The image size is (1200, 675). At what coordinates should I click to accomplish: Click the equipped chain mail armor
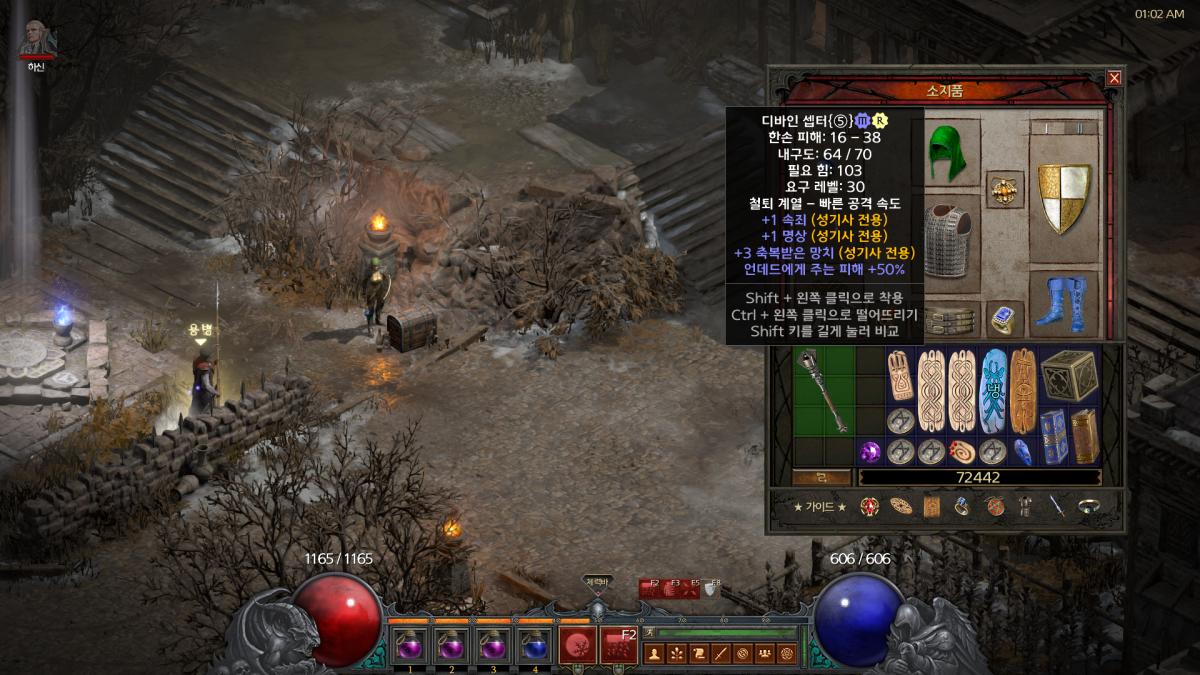pyautogui.click(x=948, y=241)
